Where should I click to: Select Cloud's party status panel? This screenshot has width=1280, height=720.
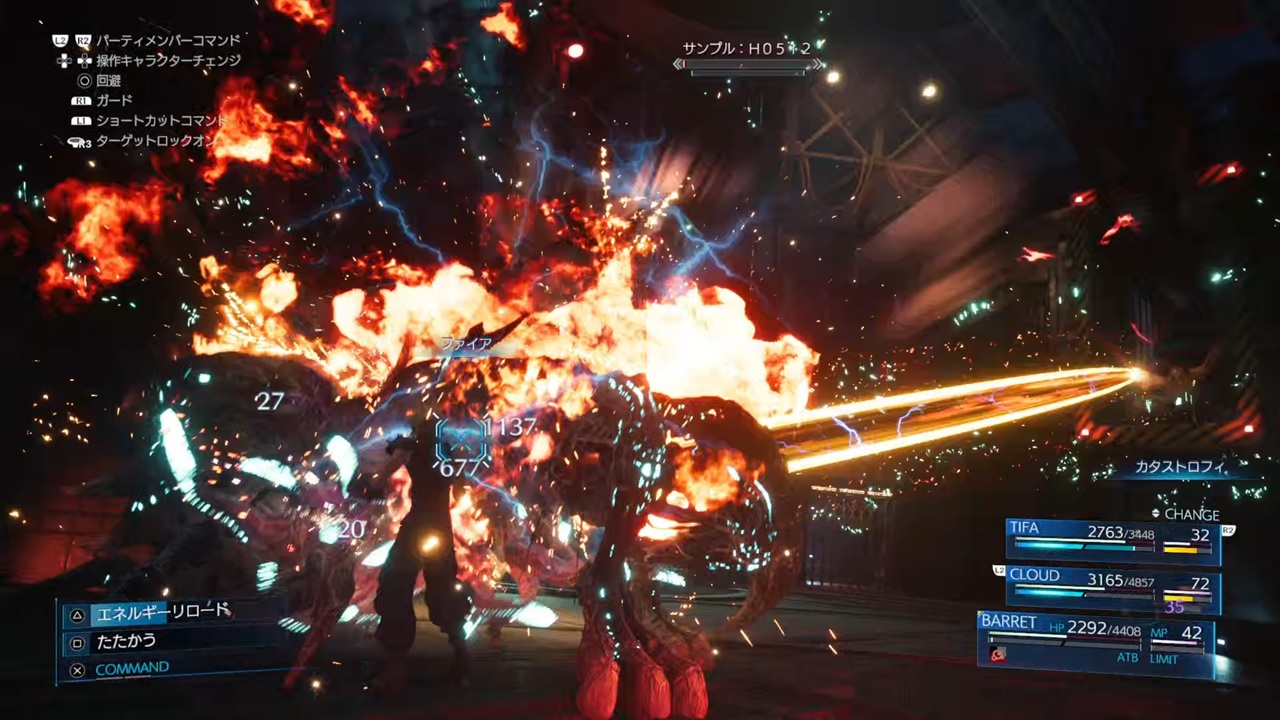pyautogui.click(x=1112, y=587)
